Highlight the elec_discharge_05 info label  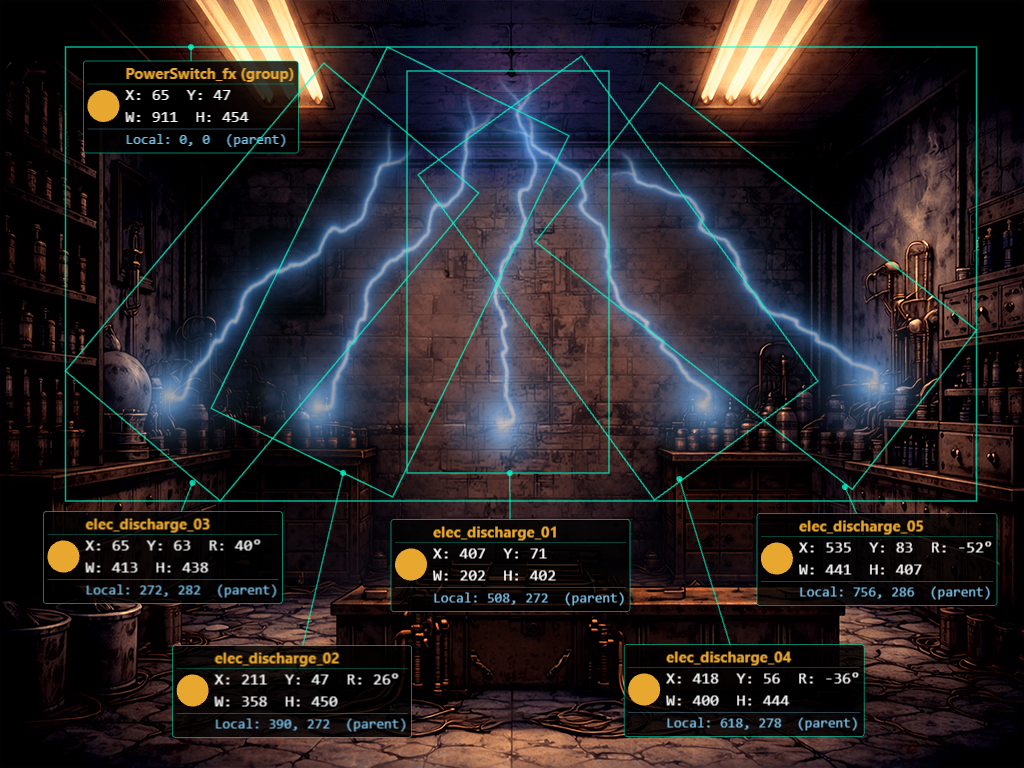877,559
